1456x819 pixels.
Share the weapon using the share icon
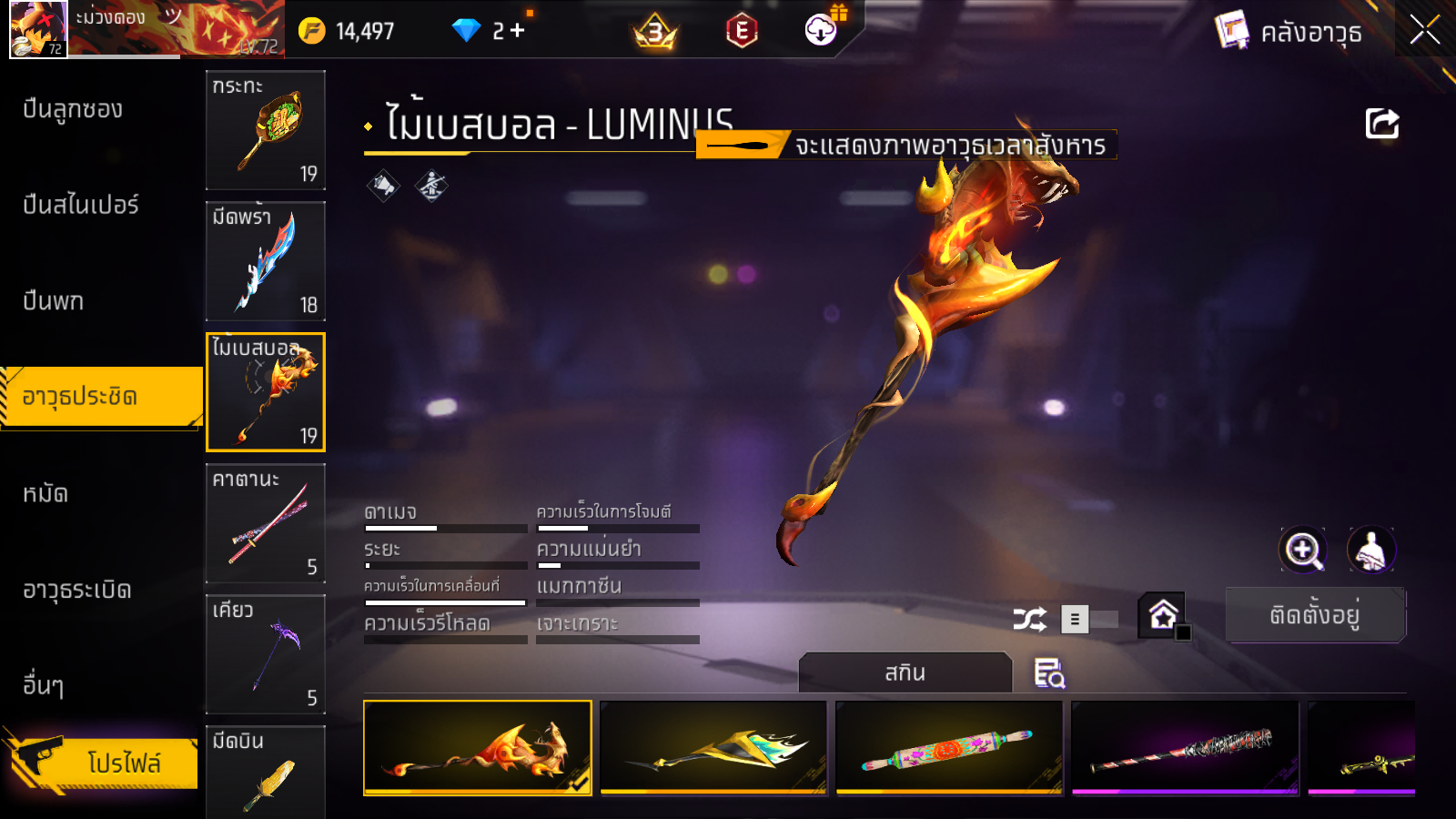pyautogui.click(x=1381, y=124)
